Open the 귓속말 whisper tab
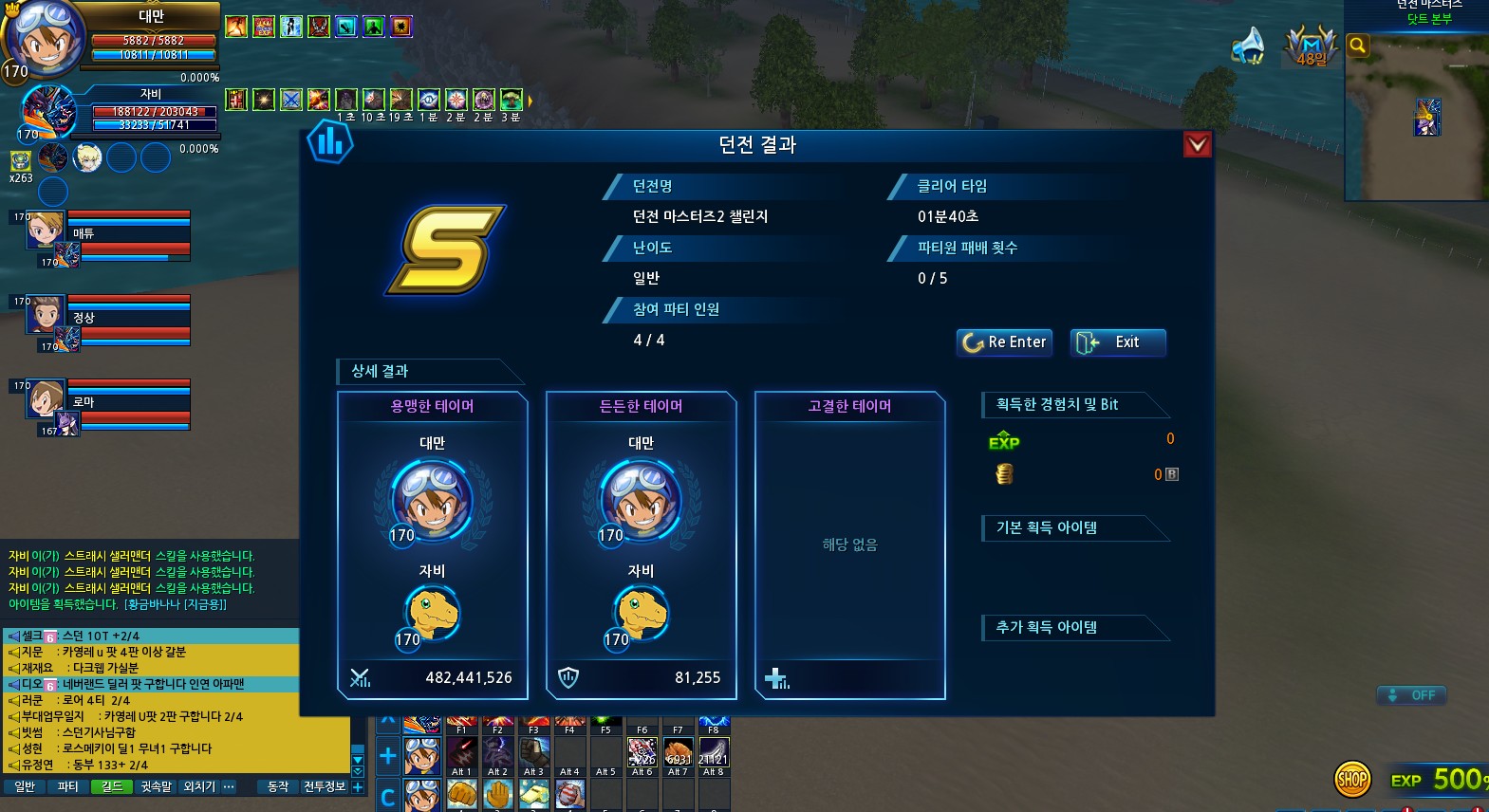1489x812 pixels. pyautogui.click(x=156, y=786)
